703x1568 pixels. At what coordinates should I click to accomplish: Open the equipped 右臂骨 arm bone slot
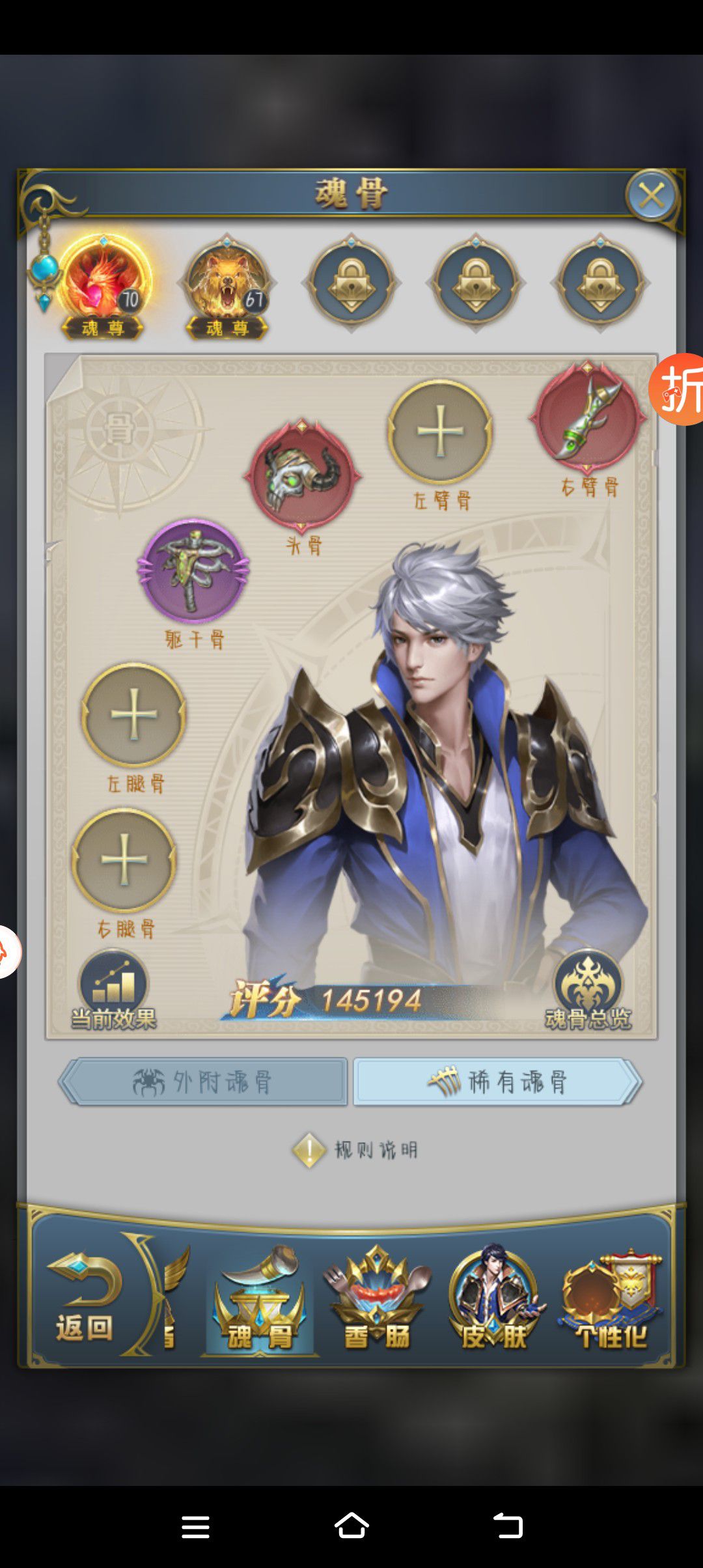coord(587,417)
